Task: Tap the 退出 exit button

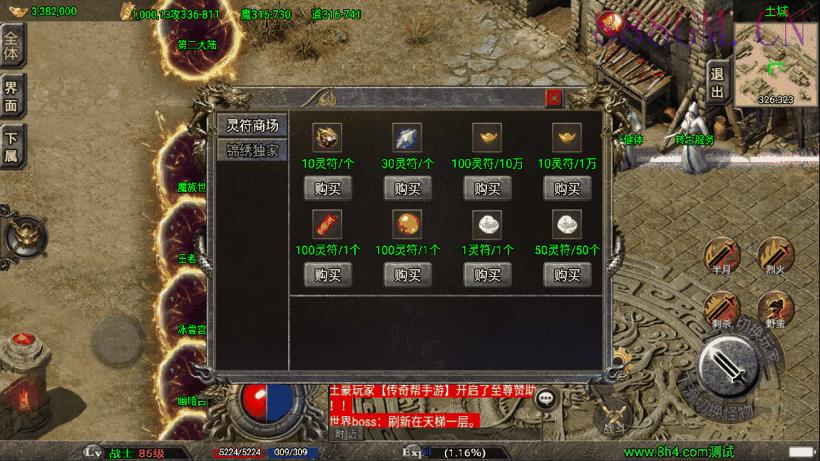Action: coord(717,82)
